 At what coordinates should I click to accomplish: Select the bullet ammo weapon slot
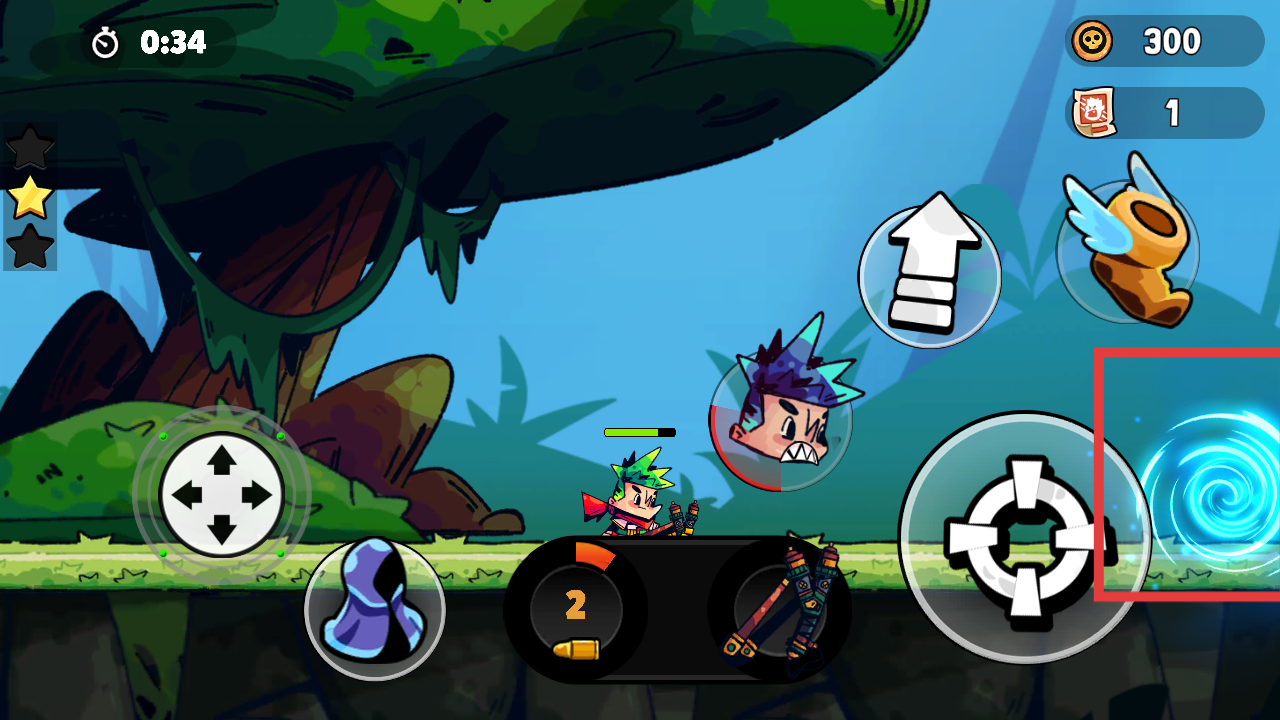click(x=576, y=610)
